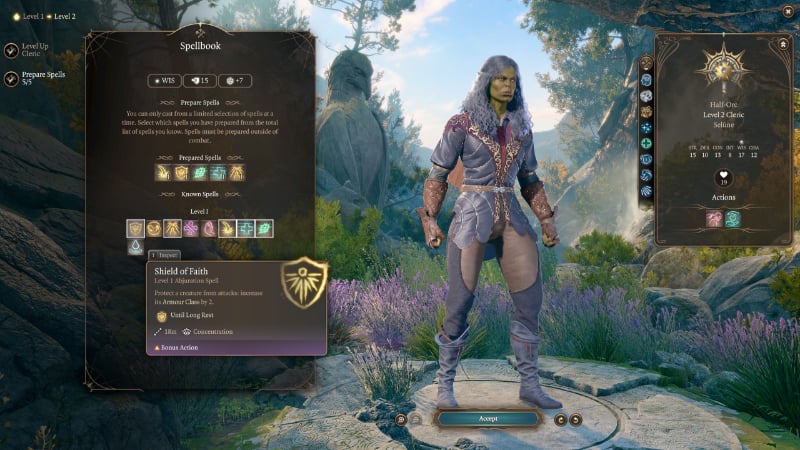
Task: Click the round button left of Accept
Action: (401, 419)
